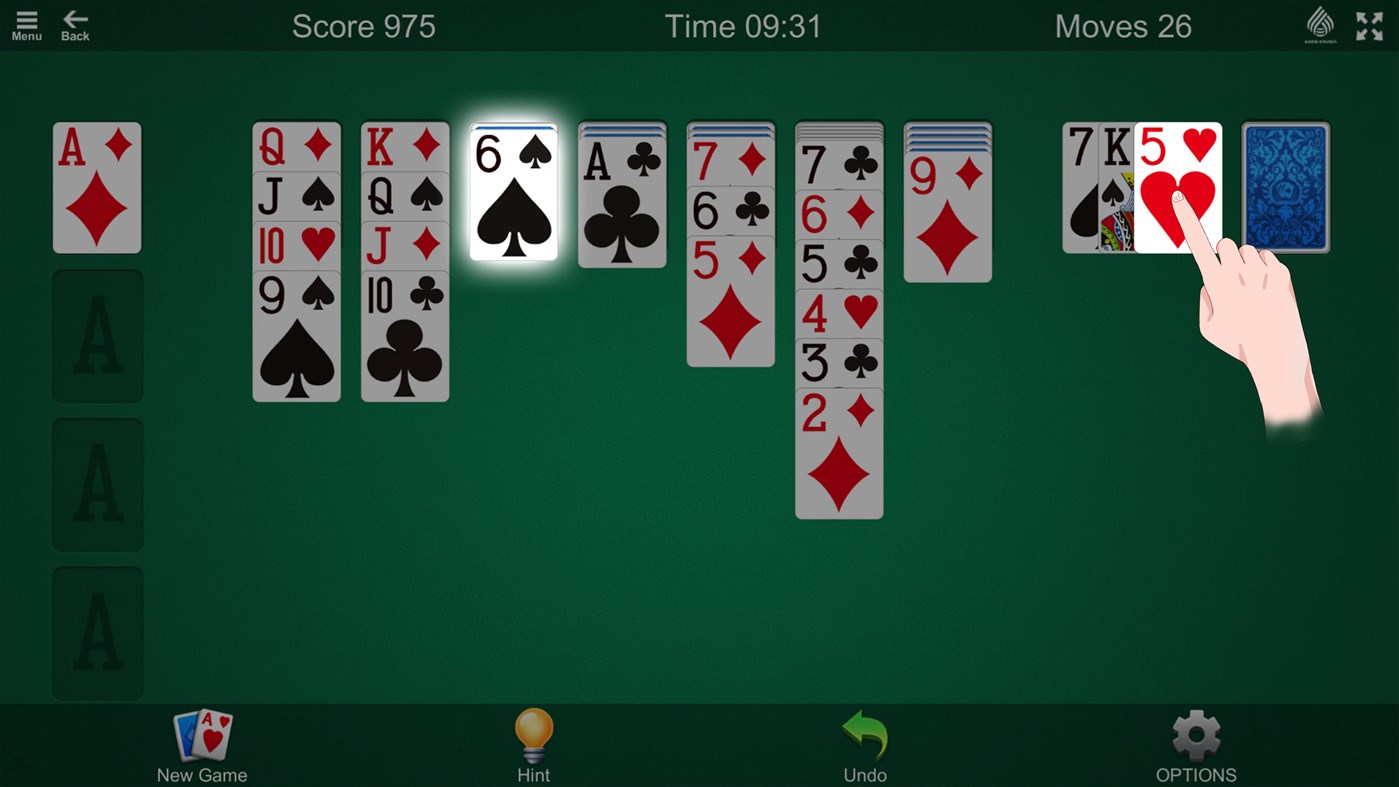The image size is (1399, 787).
Task: Click the Queen of diamonds at column top
Action: pos(296,145)
